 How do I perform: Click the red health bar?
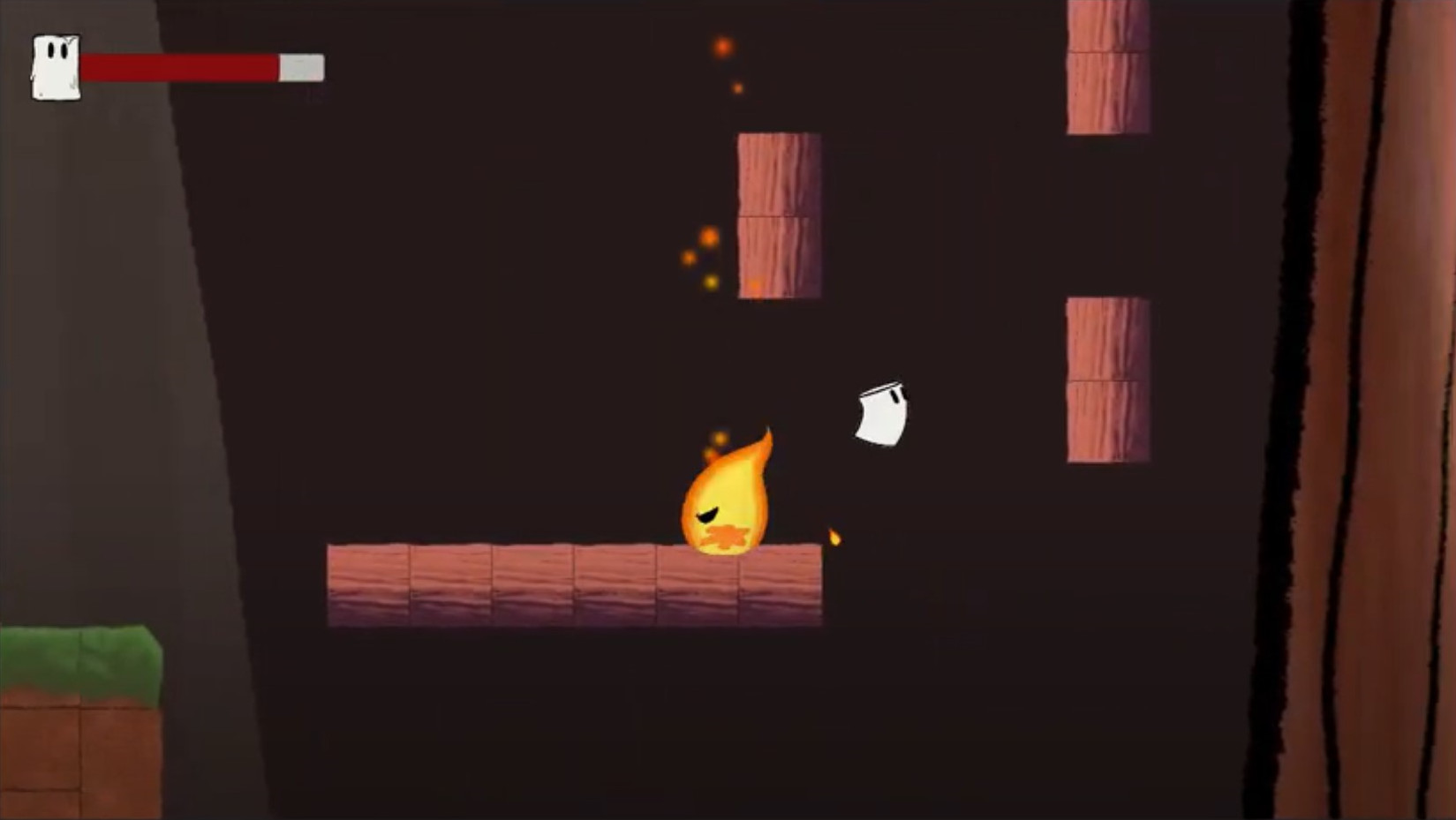(x=177, y=64)
